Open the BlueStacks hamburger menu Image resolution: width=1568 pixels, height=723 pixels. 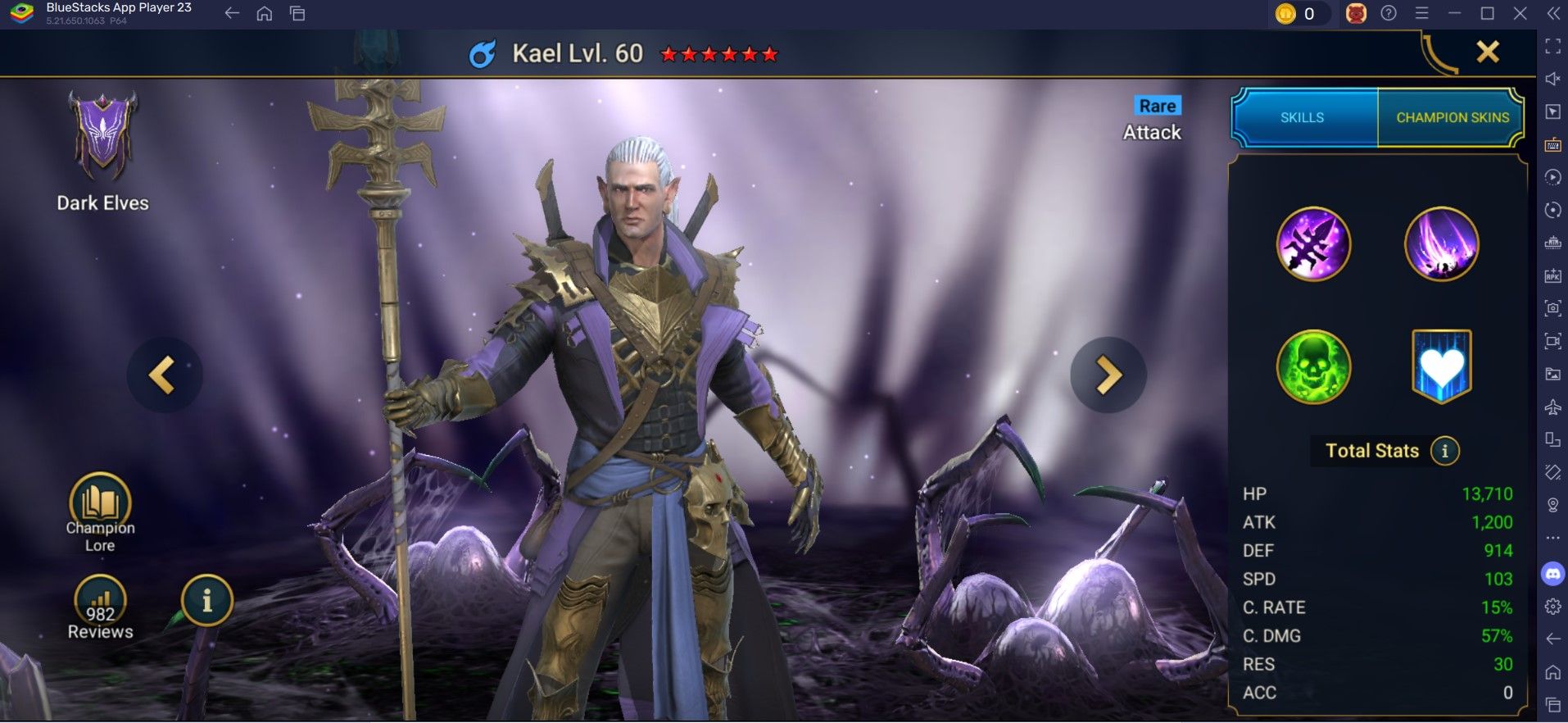click(x=1421, y=13)
